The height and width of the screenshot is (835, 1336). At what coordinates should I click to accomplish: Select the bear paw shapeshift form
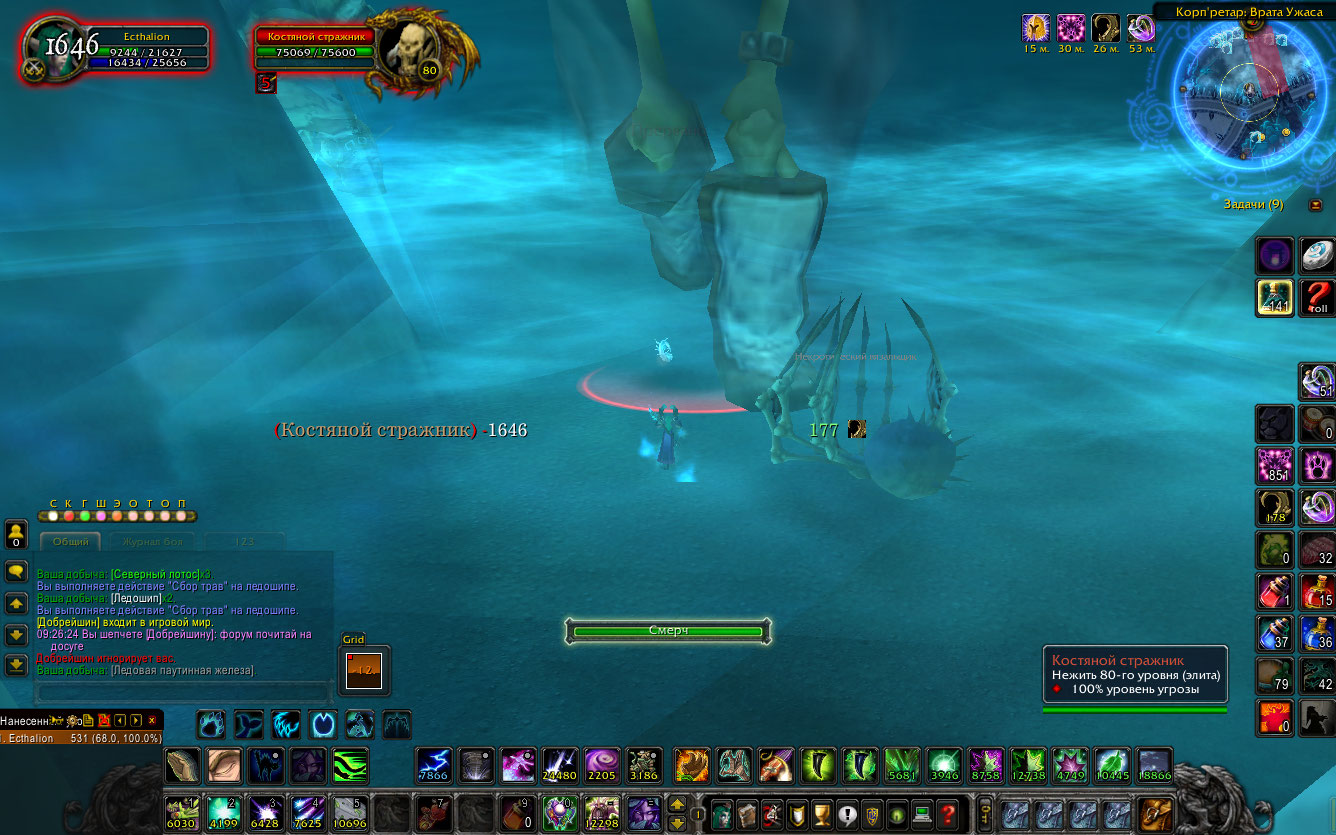click(211, 723)
